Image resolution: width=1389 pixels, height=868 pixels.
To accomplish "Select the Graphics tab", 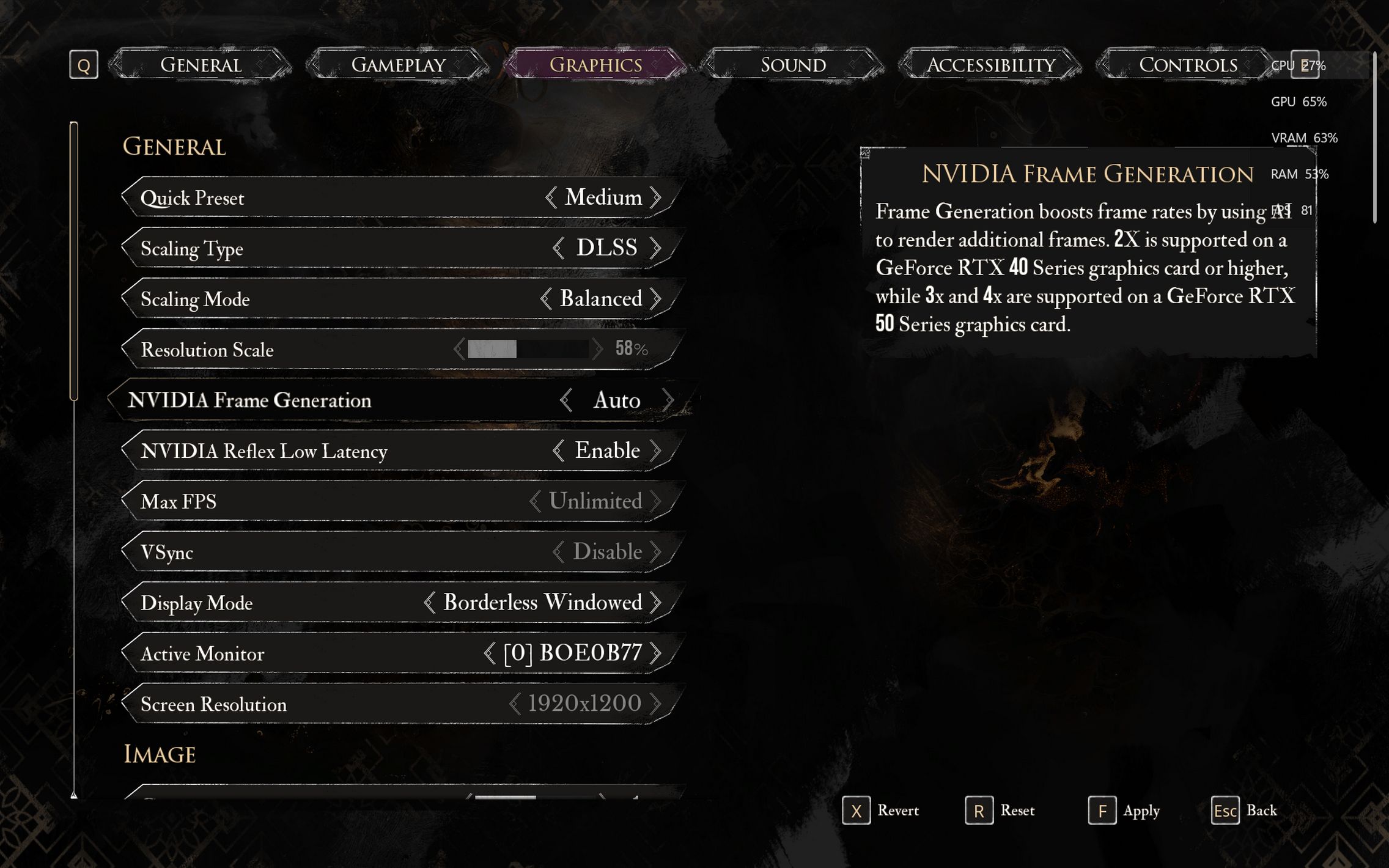I will [x=595, y=65].
